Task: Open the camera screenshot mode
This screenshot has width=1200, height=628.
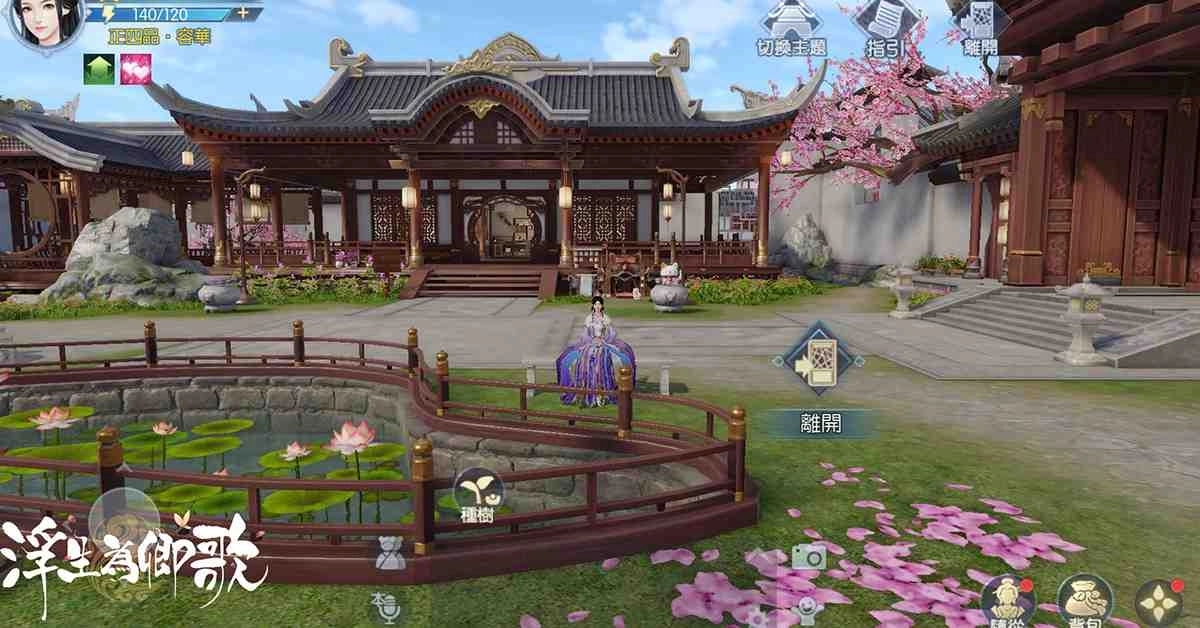Action: 808,556
